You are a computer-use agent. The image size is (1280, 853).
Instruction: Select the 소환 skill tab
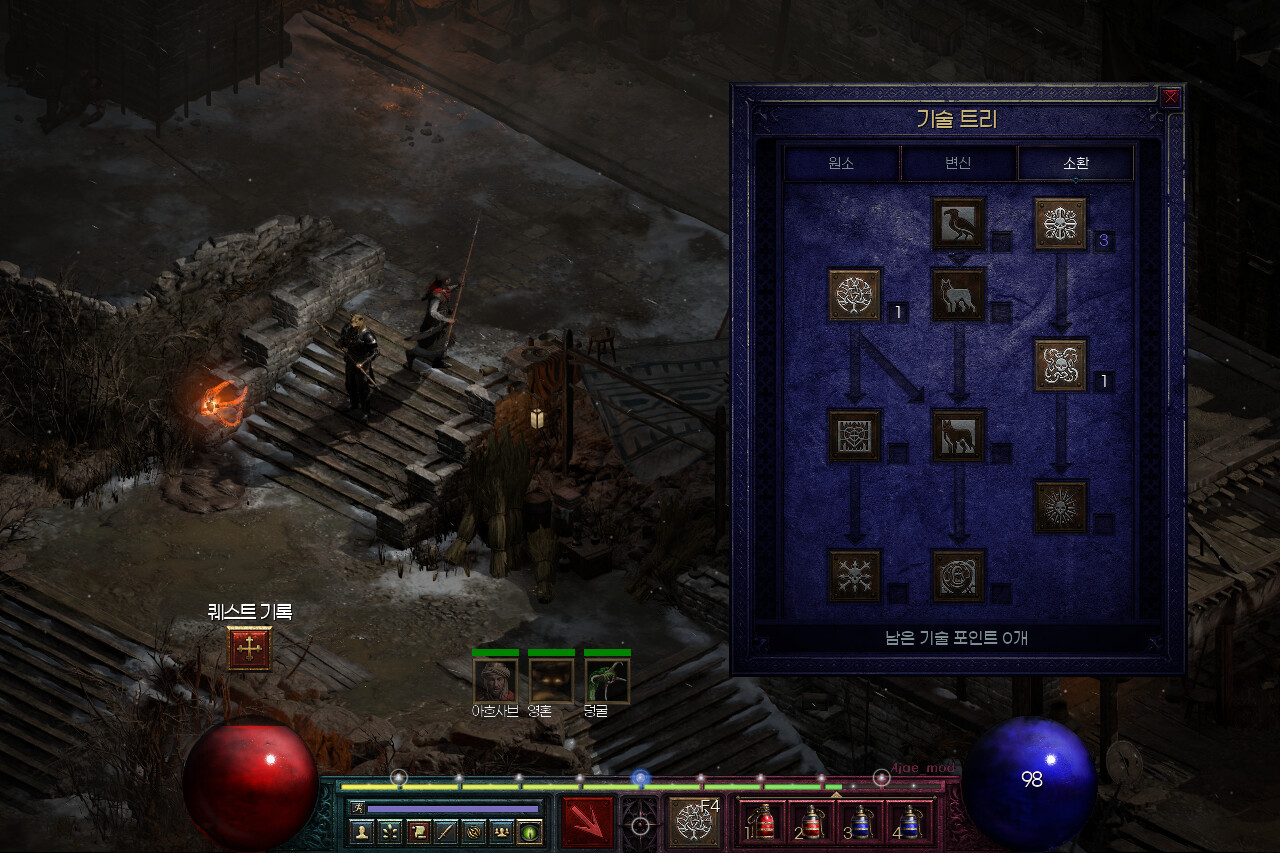click(1075, 164)
